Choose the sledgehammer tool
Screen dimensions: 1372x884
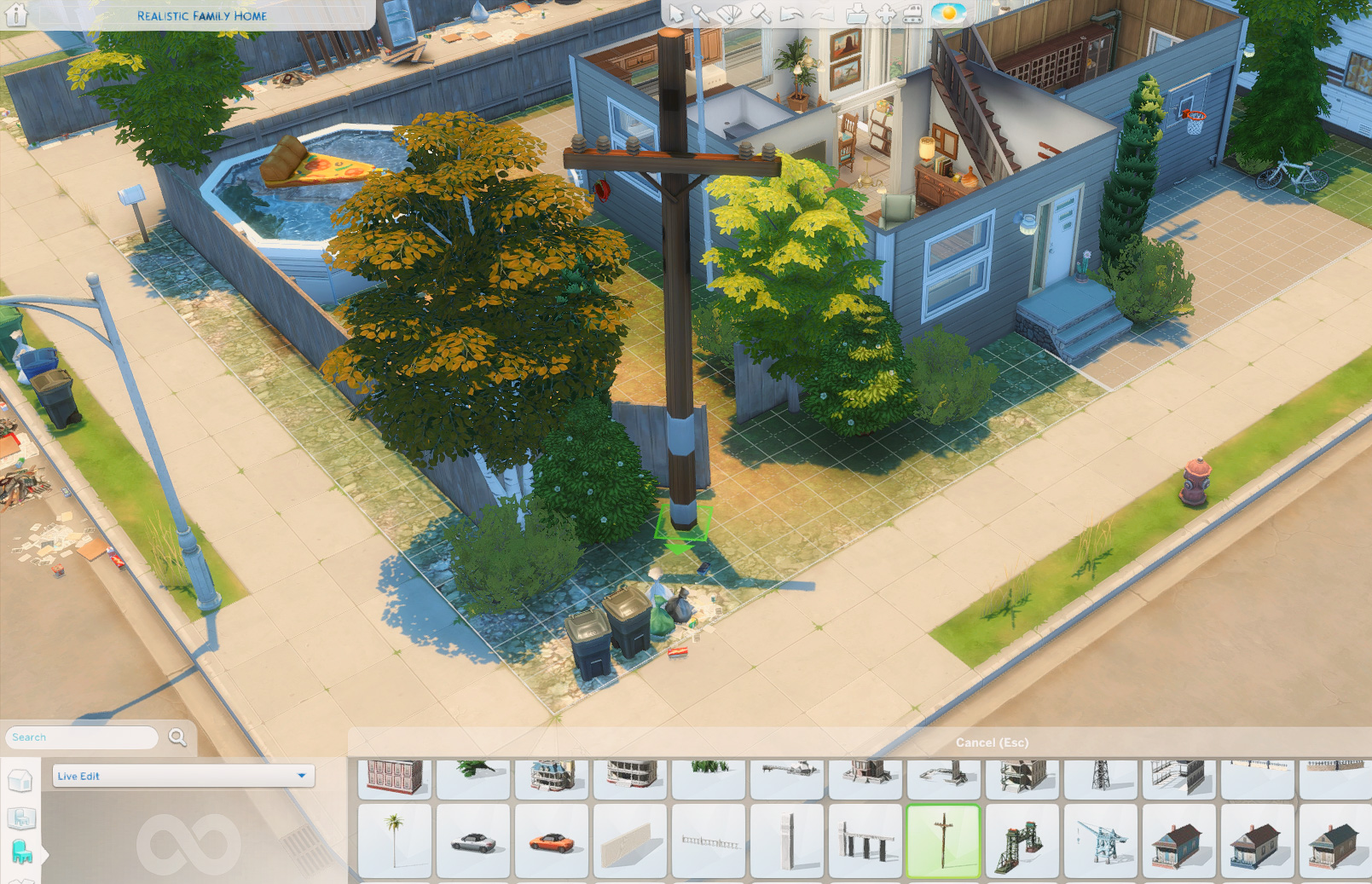[x=760, y=14]
